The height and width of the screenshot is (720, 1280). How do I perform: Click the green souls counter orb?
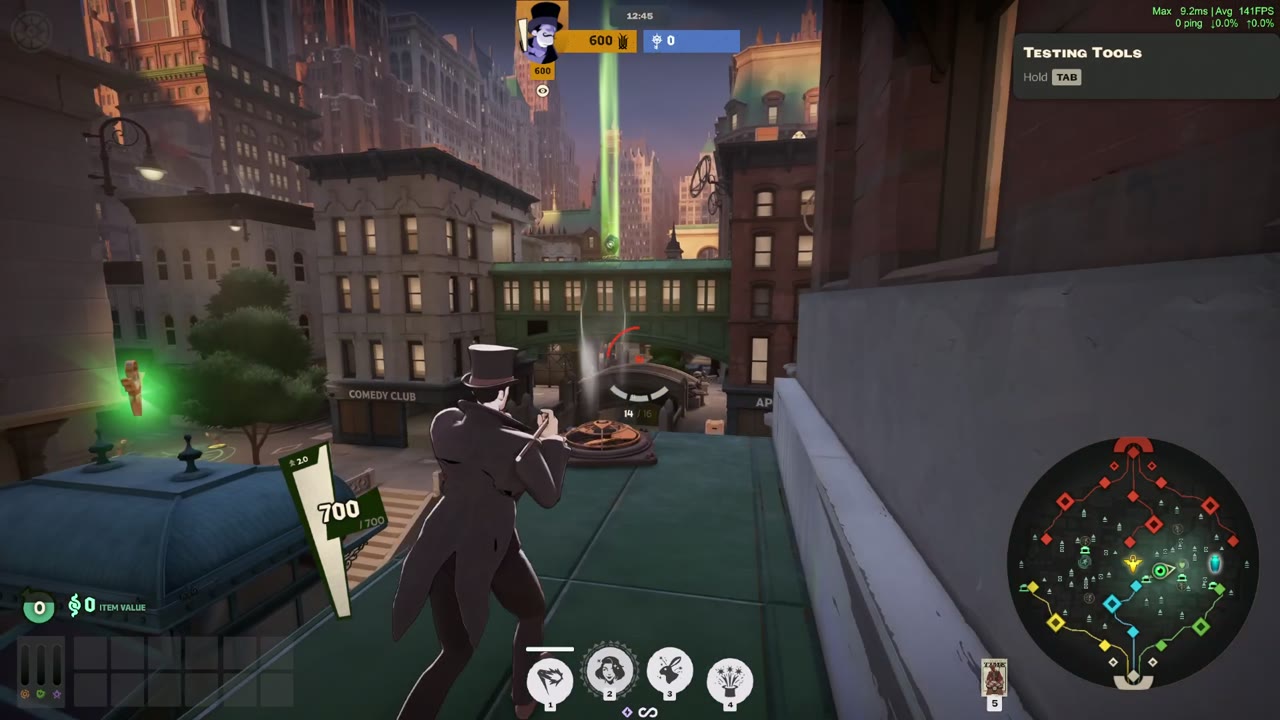click(x=38, y=607)
